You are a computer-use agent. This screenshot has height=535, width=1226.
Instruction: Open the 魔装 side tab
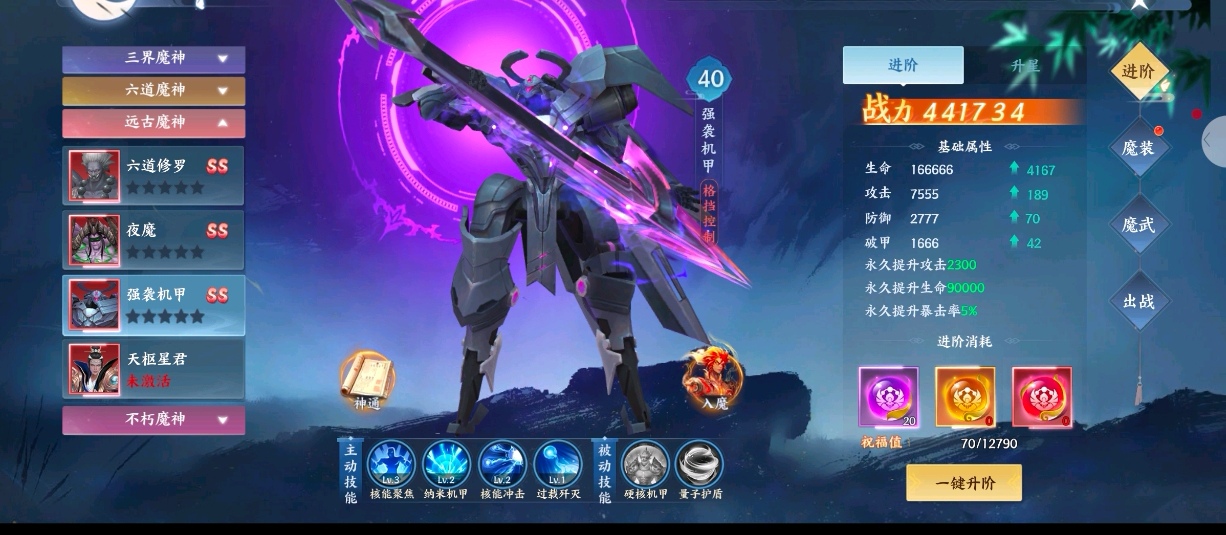(1138, 149)
